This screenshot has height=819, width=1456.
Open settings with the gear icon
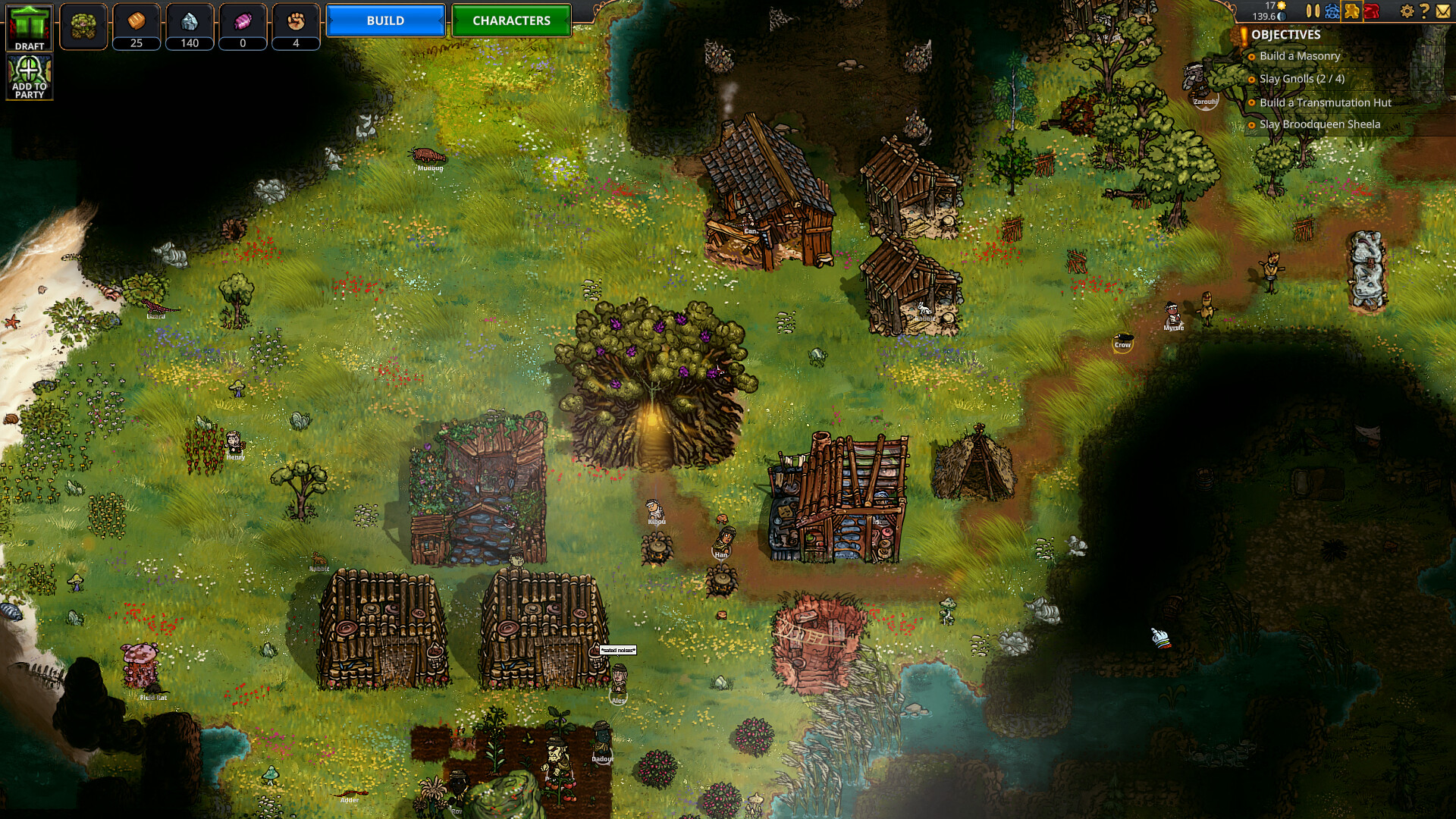coord(1407,11)
